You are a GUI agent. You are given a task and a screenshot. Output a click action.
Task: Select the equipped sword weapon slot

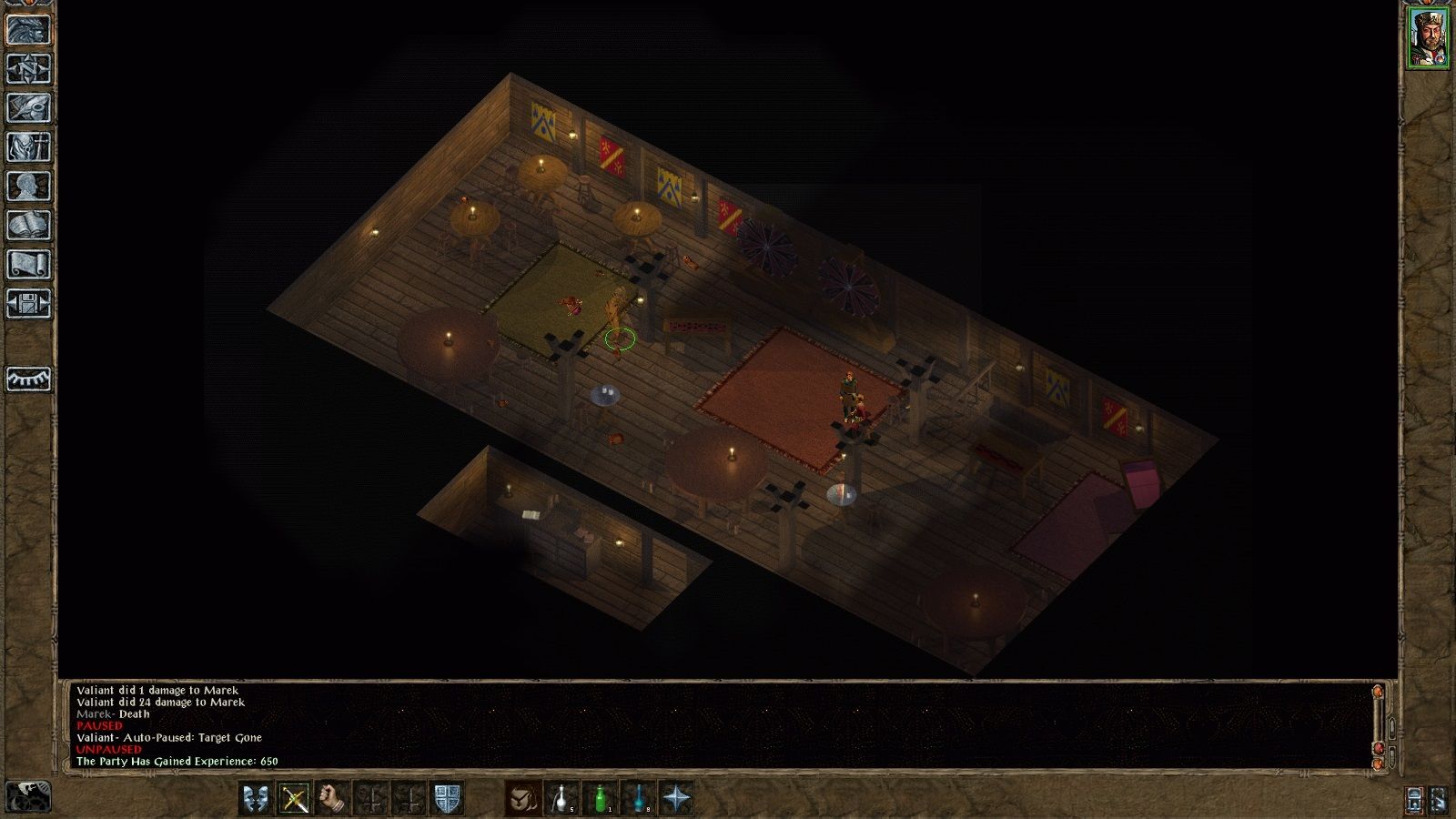294,798
